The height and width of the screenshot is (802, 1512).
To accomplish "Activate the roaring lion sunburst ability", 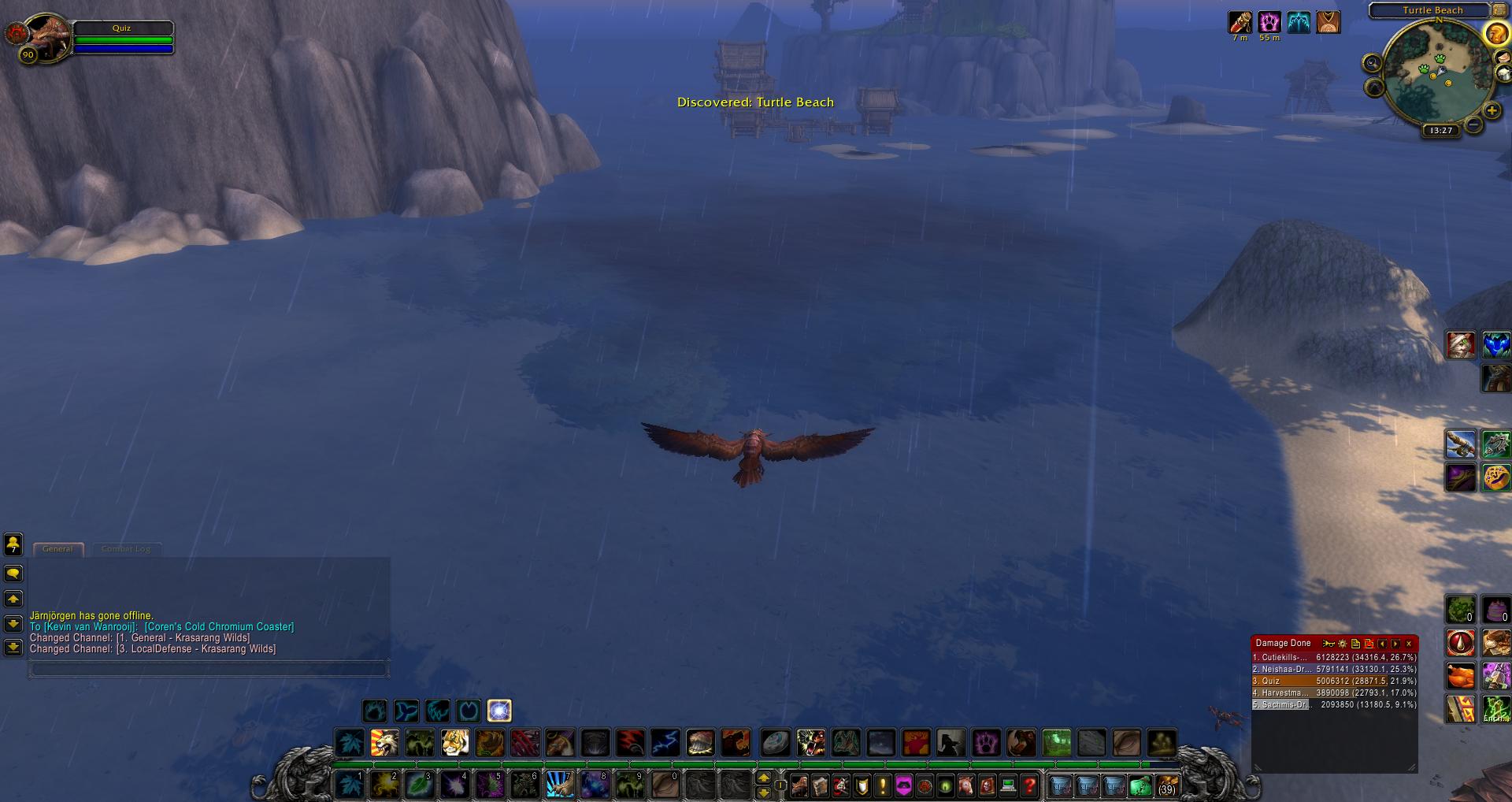I will pyautogui.click(x=384, y=742).
